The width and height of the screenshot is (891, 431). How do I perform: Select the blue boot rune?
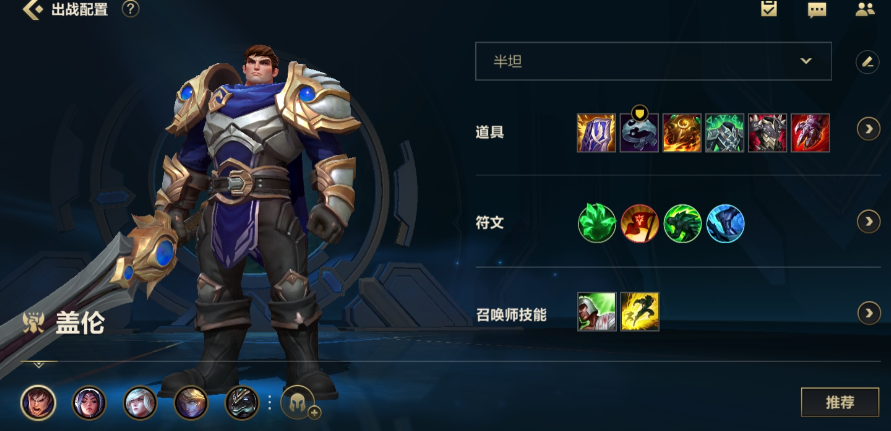[x=725, y=223]
